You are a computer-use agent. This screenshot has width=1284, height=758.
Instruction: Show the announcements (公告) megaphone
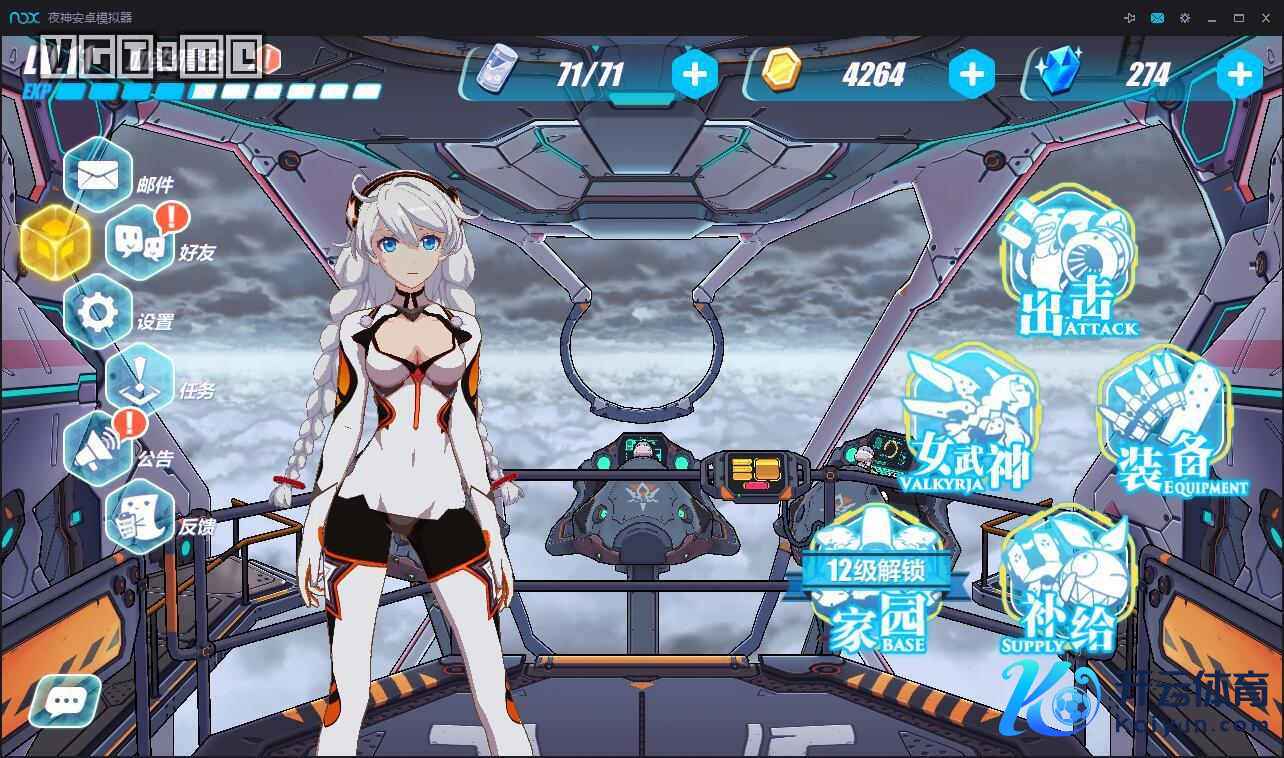[98, 450]
